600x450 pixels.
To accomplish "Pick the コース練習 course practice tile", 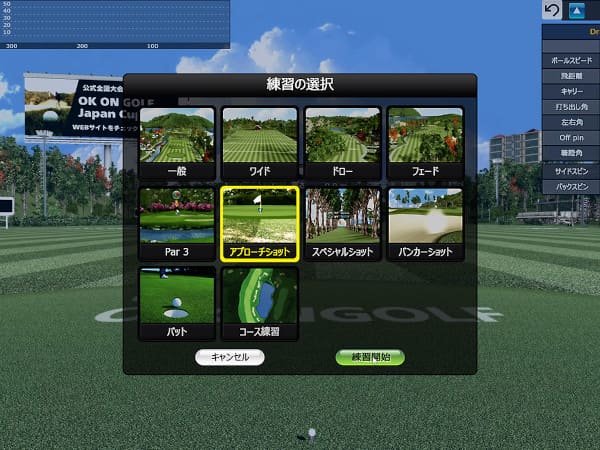I will click(259, 302).
